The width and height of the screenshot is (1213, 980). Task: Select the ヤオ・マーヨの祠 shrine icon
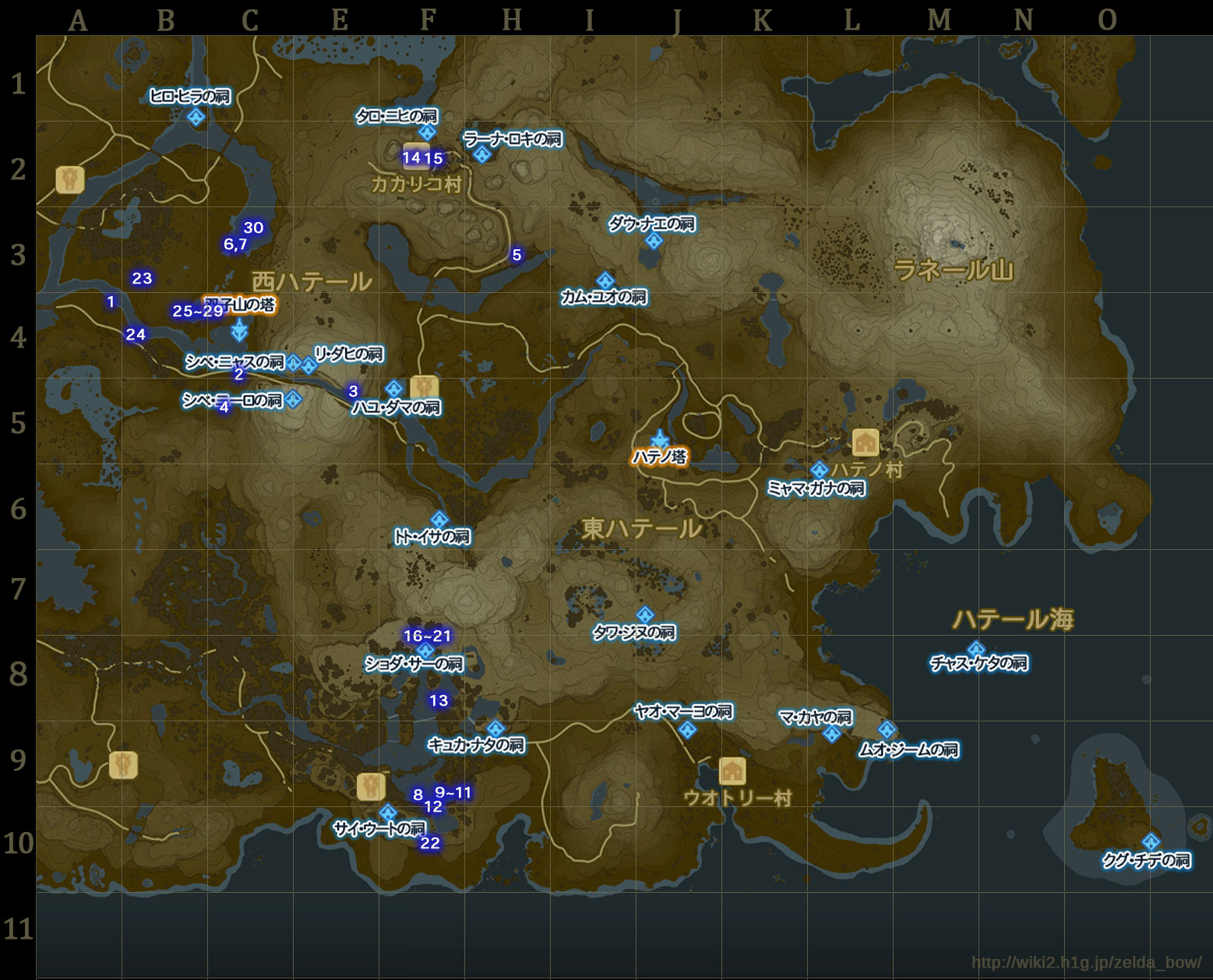[x=686, y=730]
